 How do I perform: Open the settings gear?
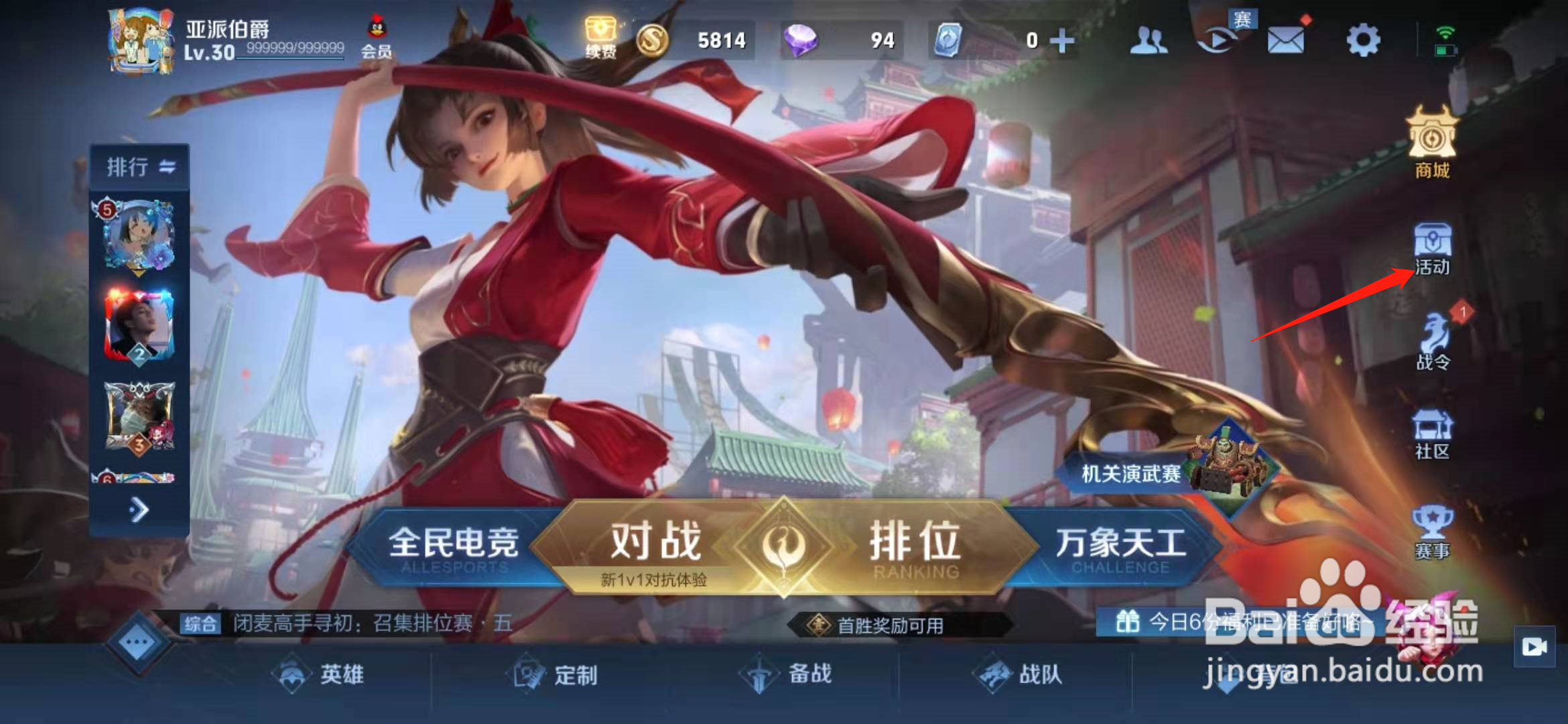pos(1362,40)
